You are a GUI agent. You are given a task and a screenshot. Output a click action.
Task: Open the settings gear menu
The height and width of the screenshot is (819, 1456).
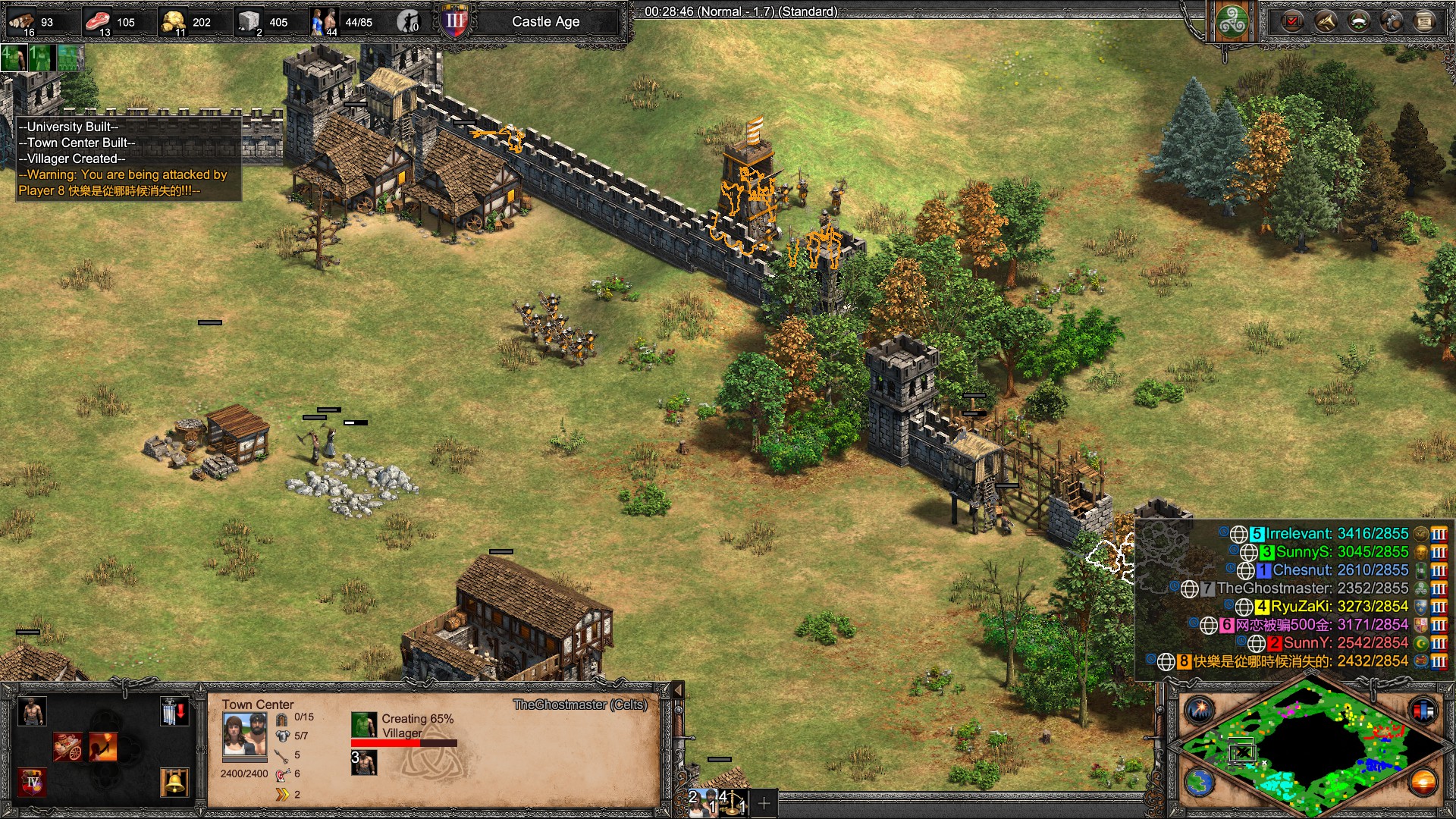click(x=1392, y=21)
